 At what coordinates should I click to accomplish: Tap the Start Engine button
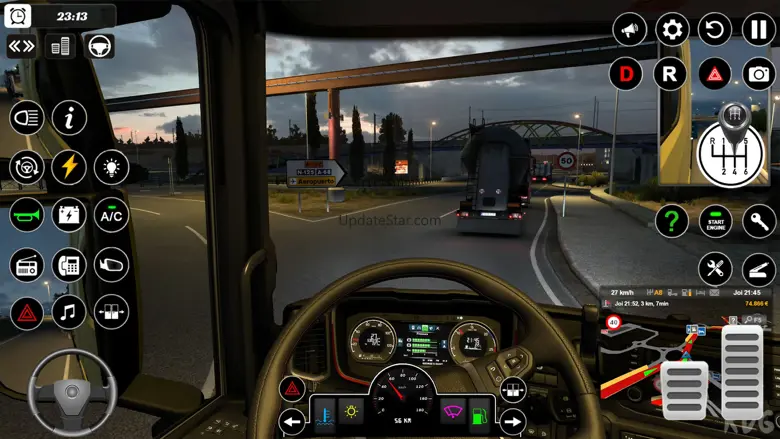(x=715, y=220)
